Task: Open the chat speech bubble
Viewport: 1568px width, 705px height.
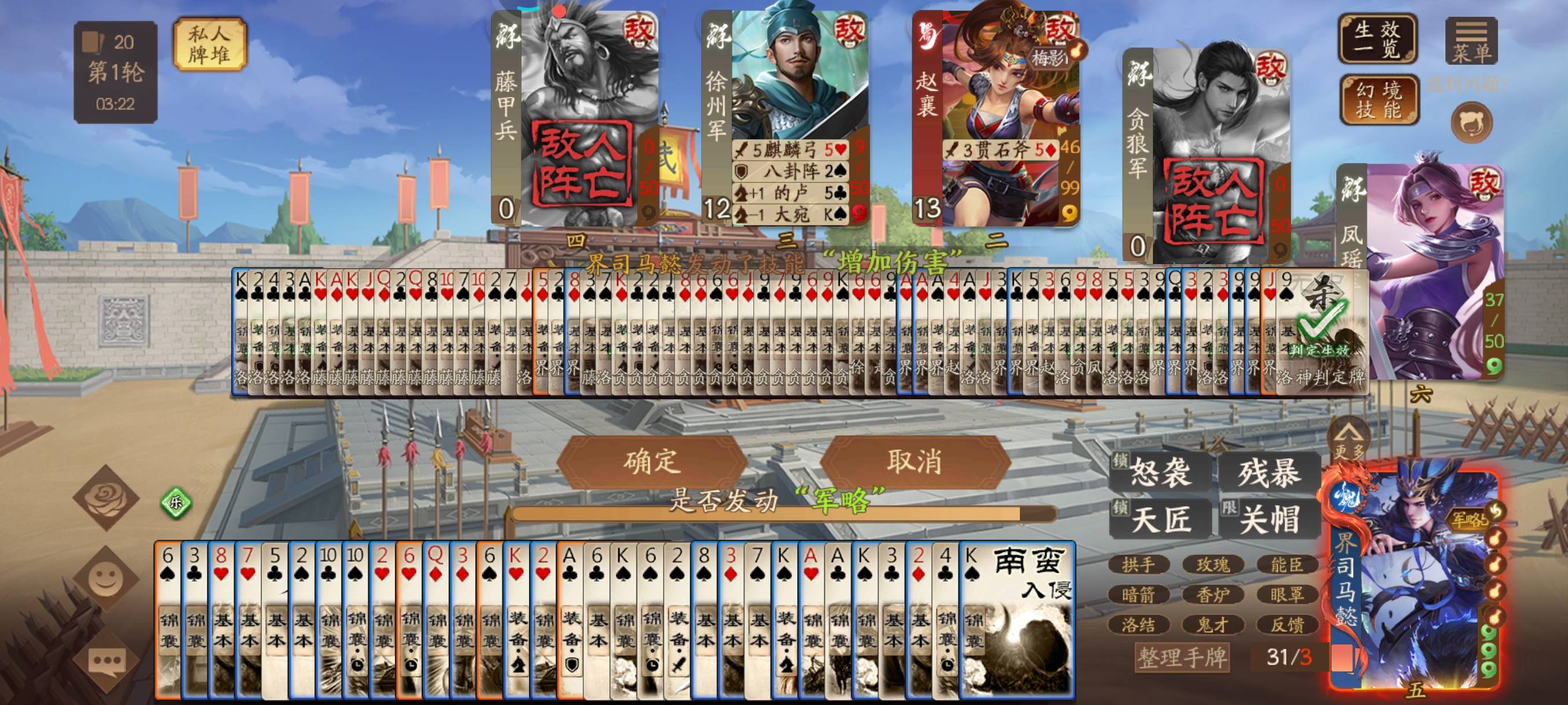Action: click(x=107, y=661)
